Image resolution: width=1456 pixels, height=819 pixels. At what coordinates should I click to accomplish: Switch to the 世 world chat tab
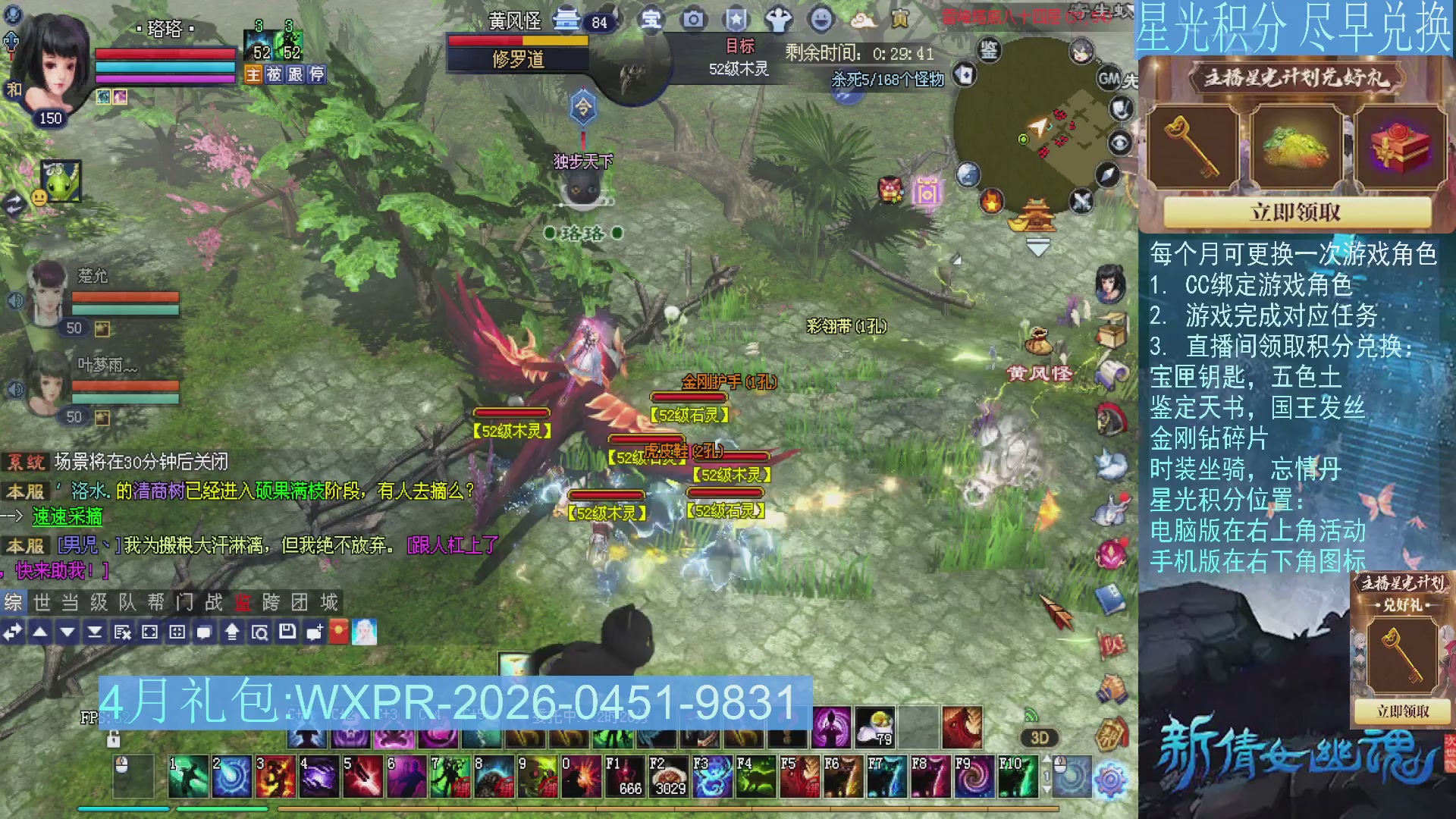[x=42, y=602]
